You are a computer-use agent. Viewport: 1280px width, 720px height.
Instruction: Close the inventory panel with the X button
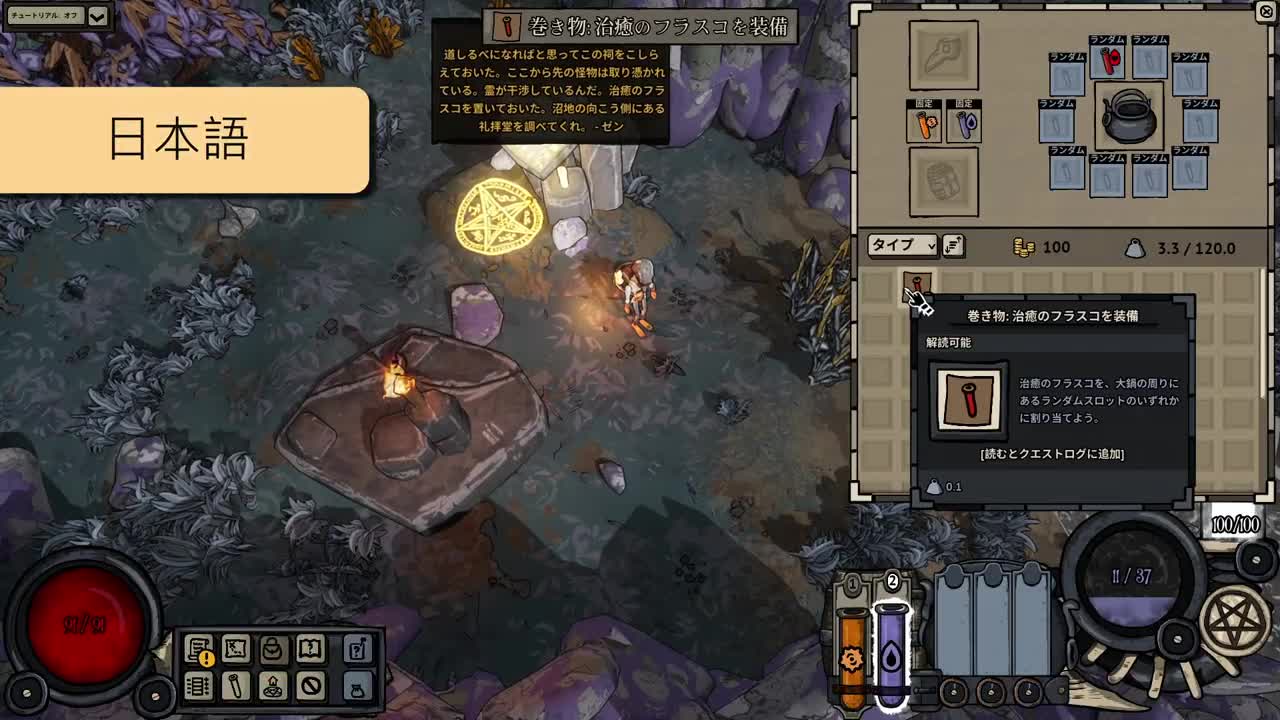tap(1265, 12)
